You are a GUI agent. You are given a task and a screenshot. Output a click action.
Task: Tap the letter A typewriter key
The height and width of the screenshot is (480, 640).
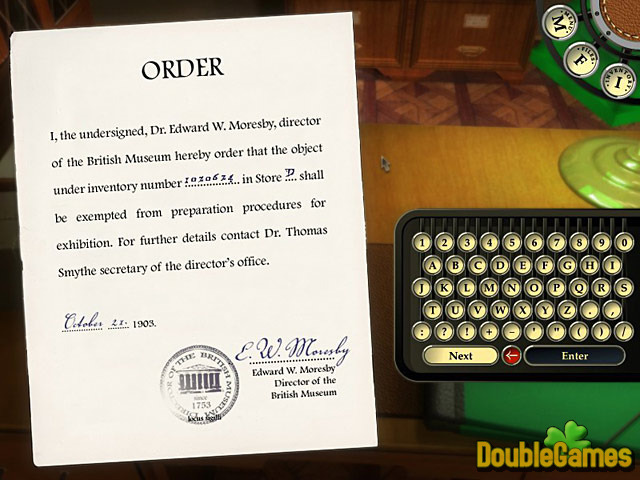(x=434, y=265)
